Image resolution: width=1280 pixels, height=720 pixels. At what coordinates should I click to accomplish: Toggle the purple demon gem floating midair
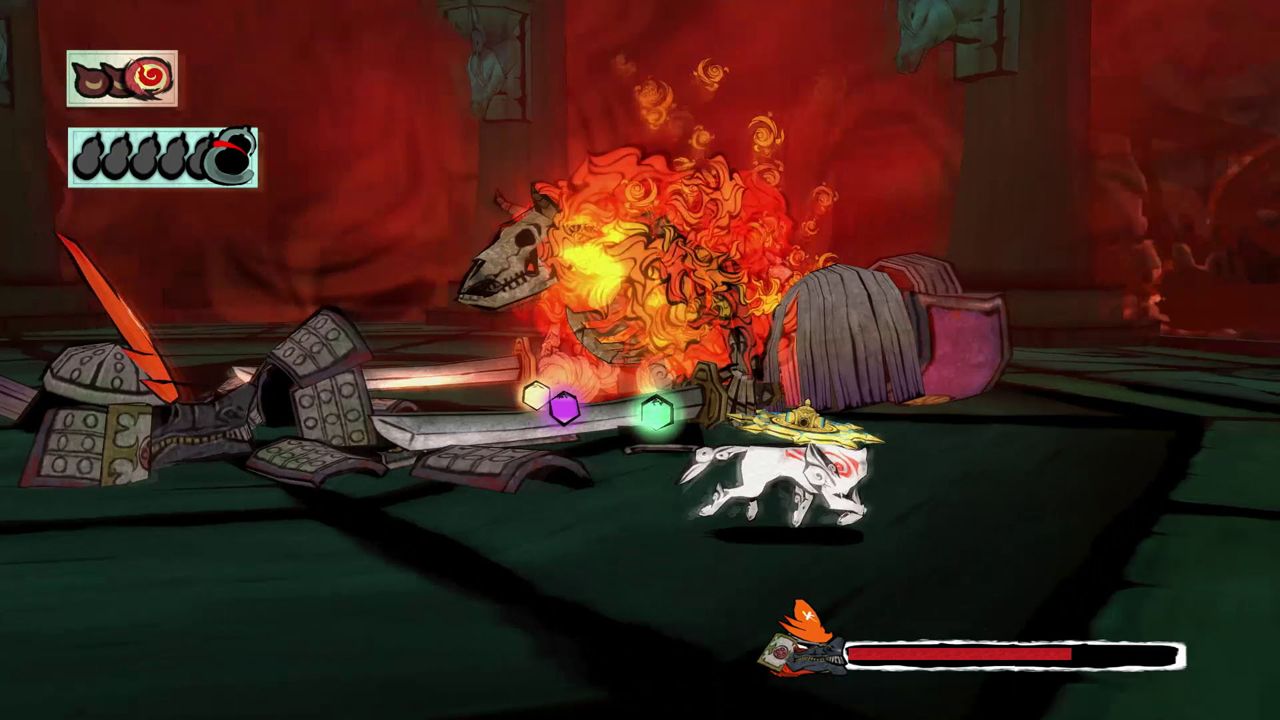(x=565, y=407)
